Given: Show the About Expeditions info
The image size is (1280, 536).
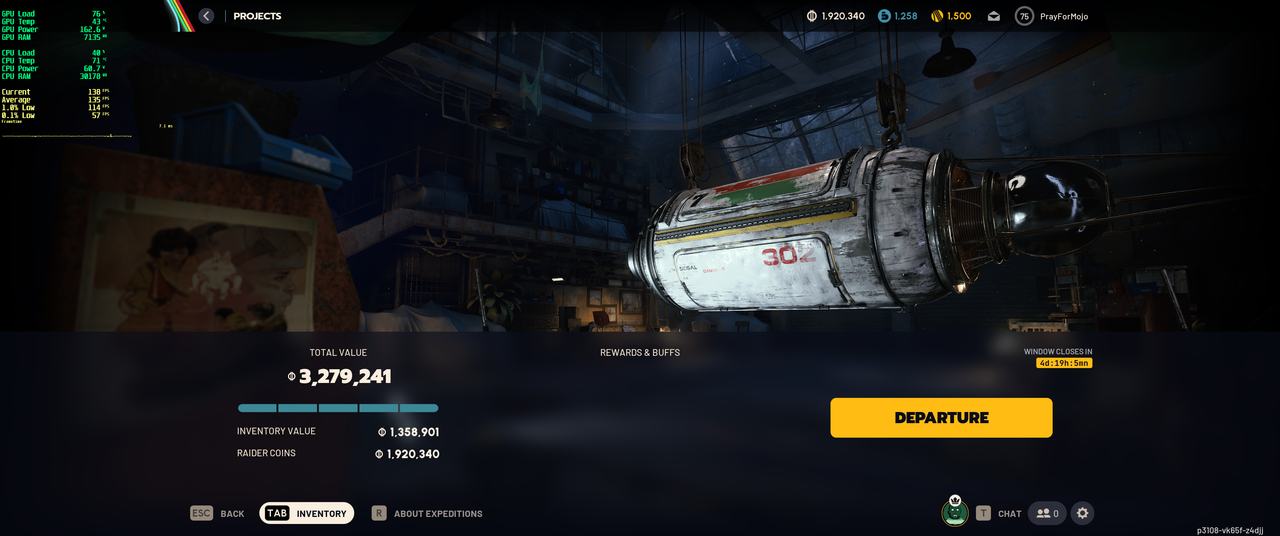Looking at the screenshot, I should 427,513.
